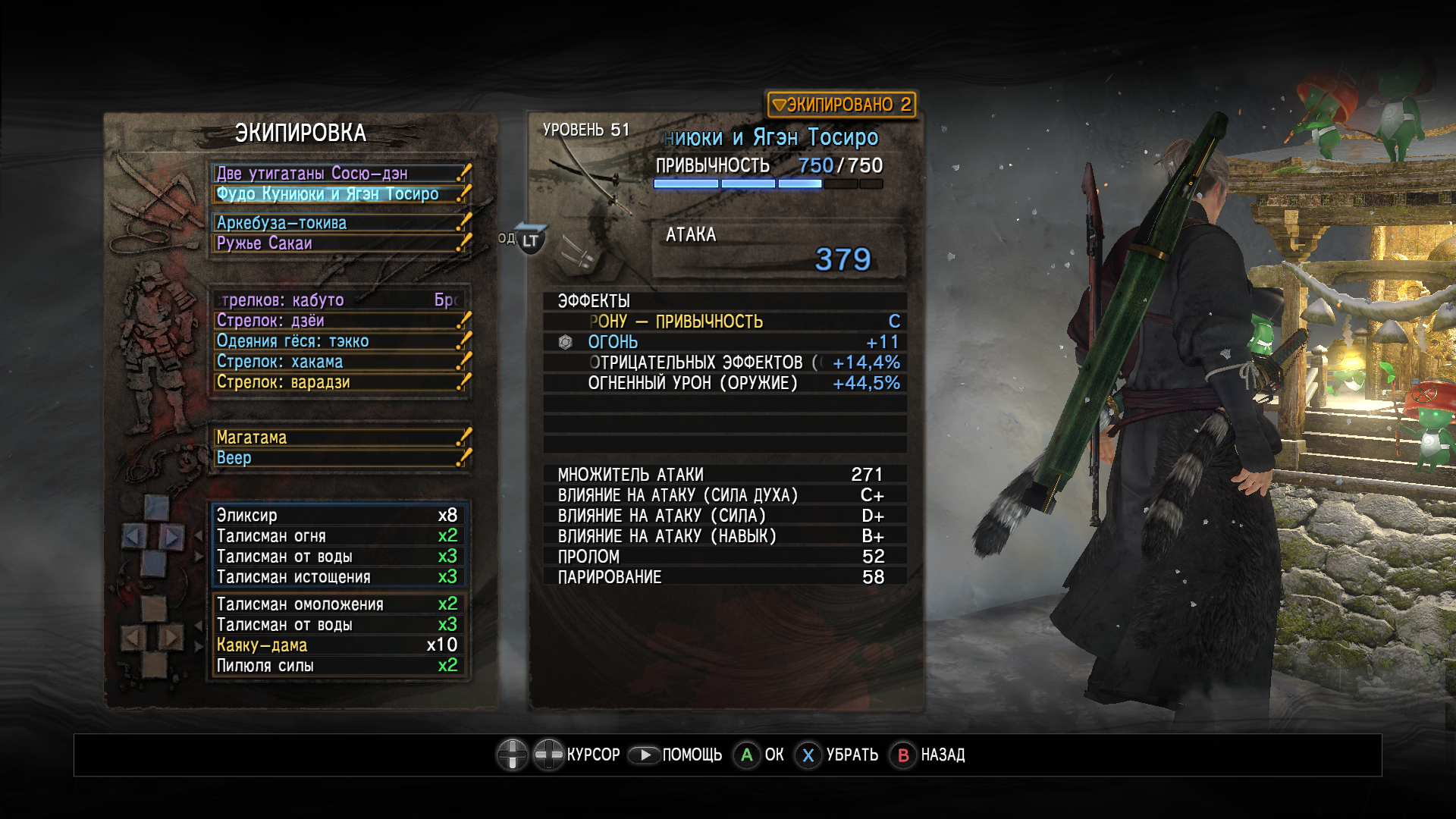
Task: Select the Талисман омоложения shortcut
Action: point(337,604)
